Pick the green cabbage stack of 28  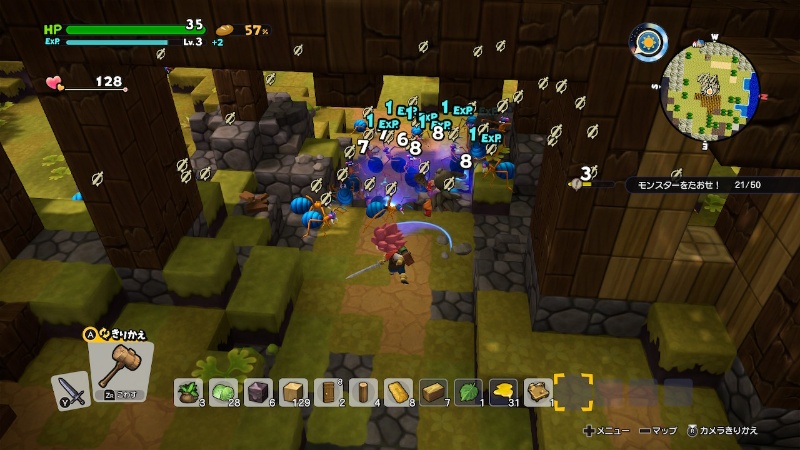[223, 392]
